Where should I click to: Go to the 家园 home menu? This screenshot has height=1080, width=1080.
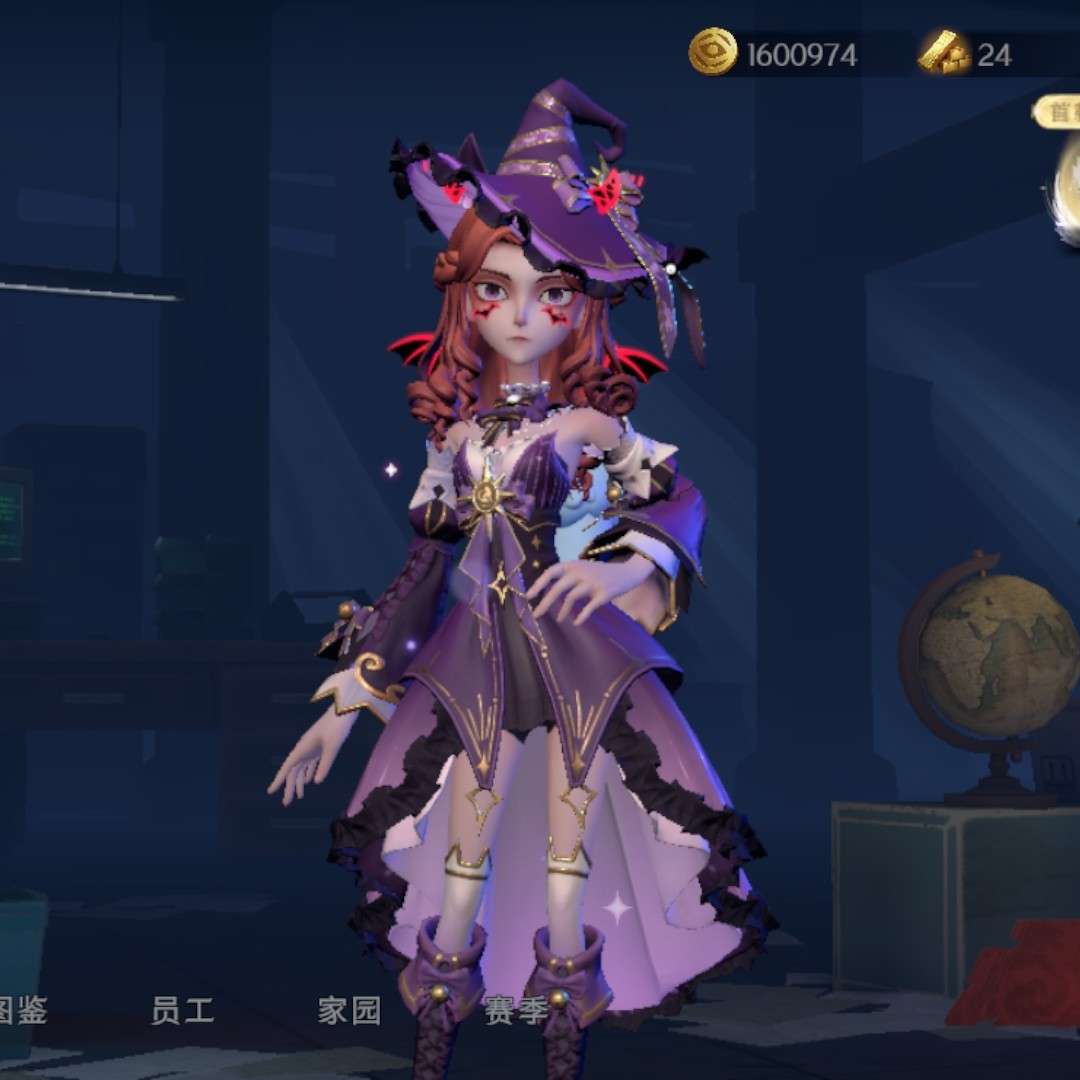click(349, 1011)
